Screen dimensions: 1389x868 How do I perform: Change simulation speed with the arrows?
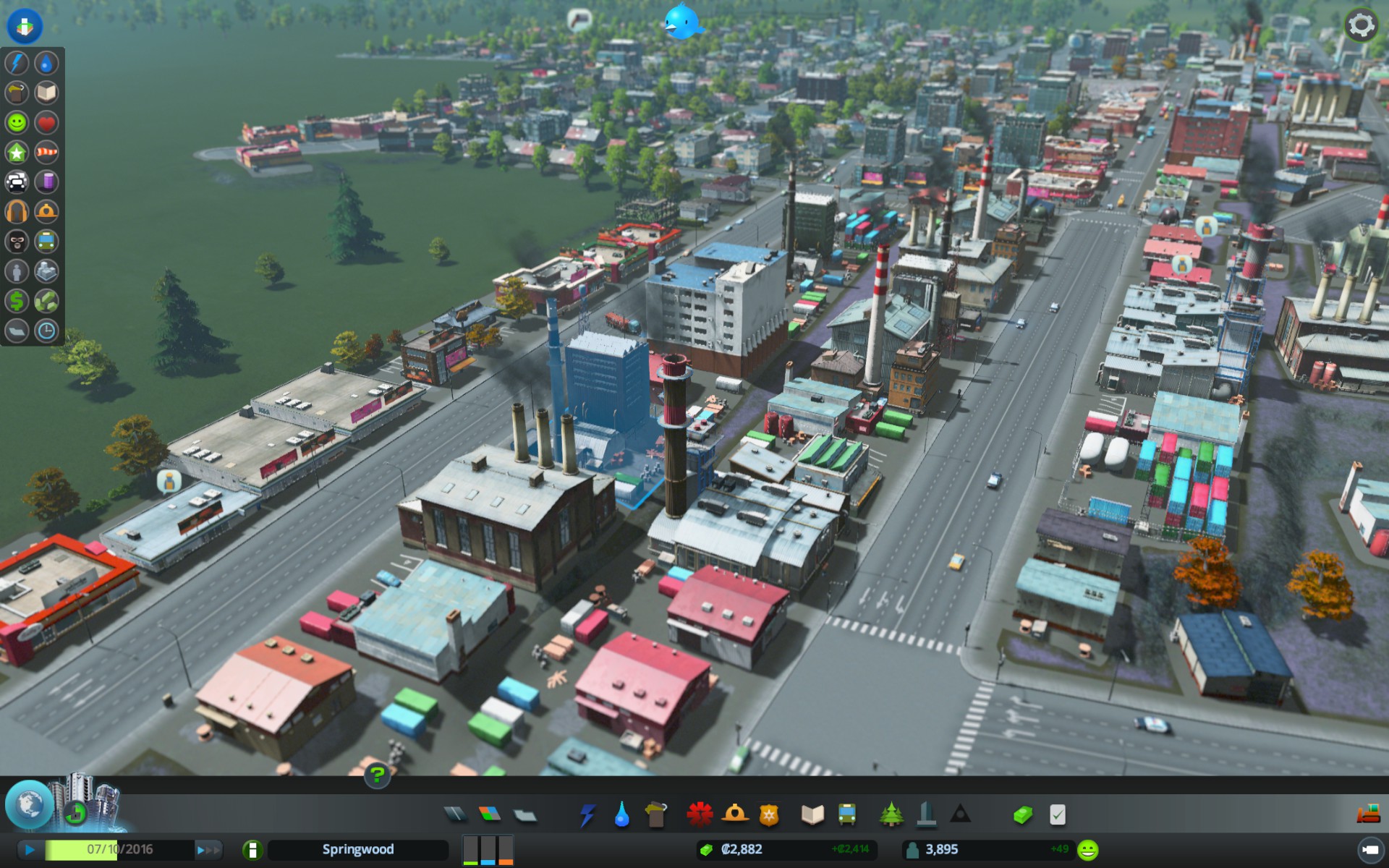tap(207, 850)
